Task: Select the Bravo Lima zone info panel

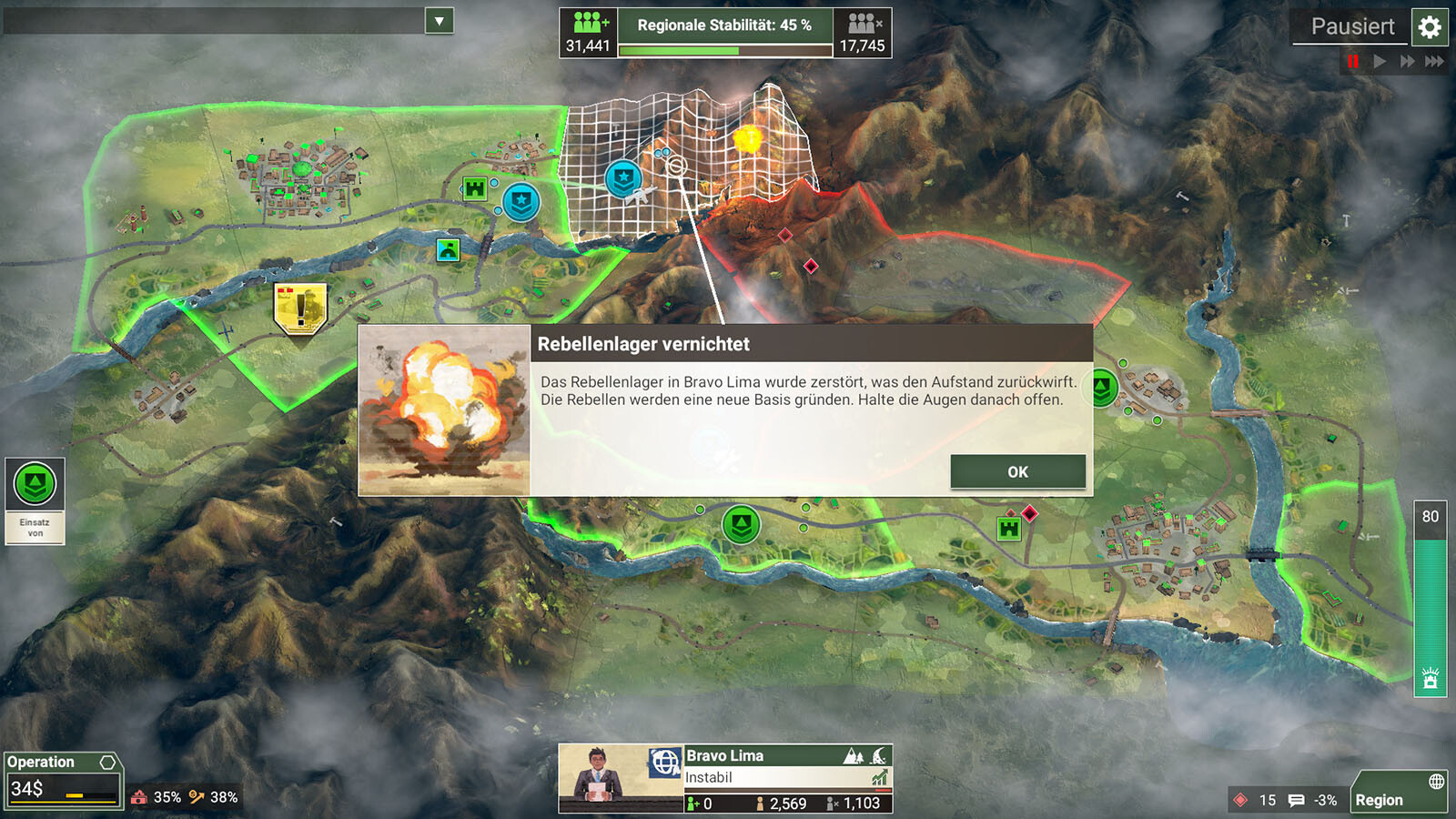Action: [787, 778]
